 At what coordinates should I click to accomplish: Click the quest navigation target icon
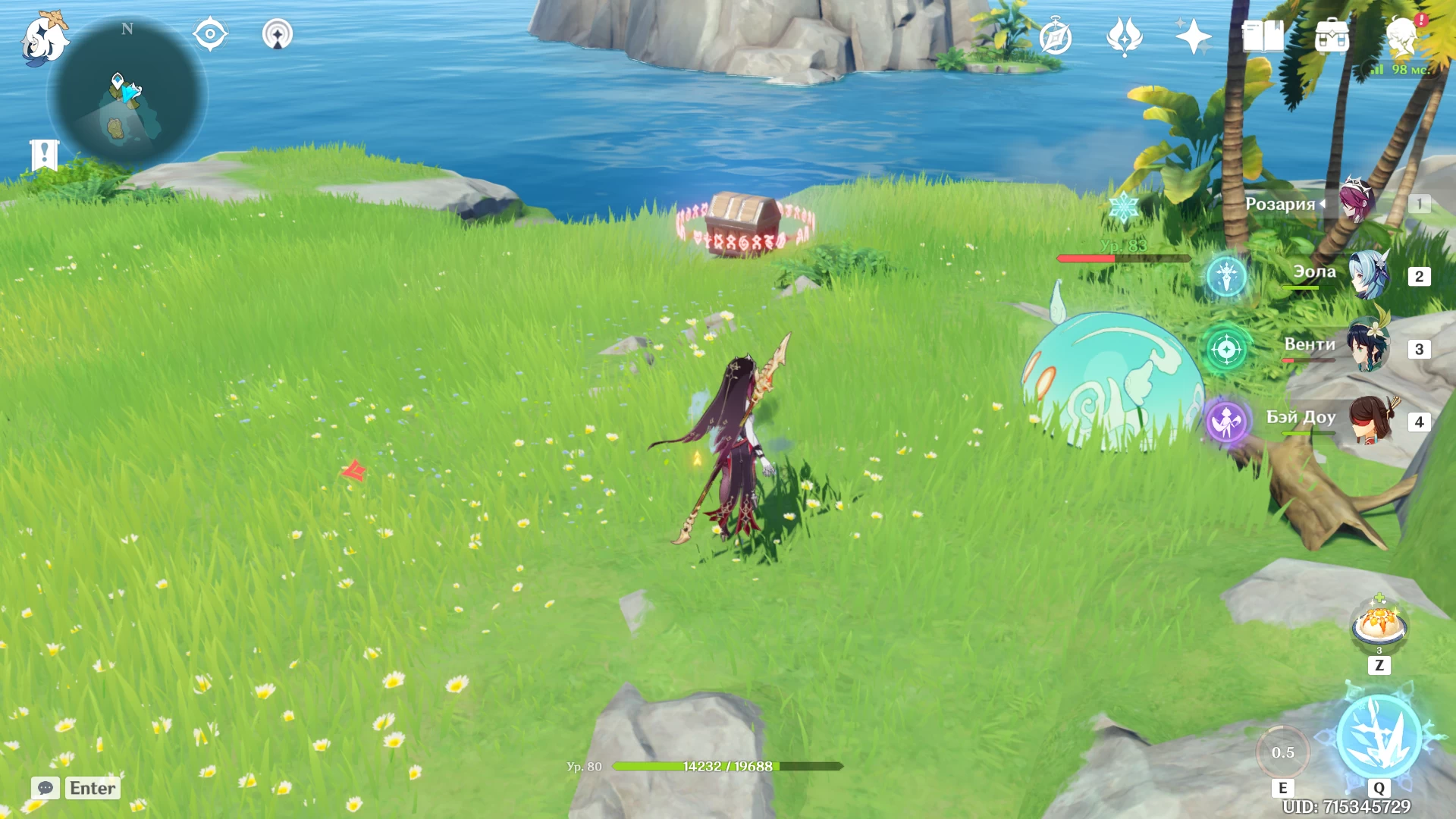coord(210,34)
